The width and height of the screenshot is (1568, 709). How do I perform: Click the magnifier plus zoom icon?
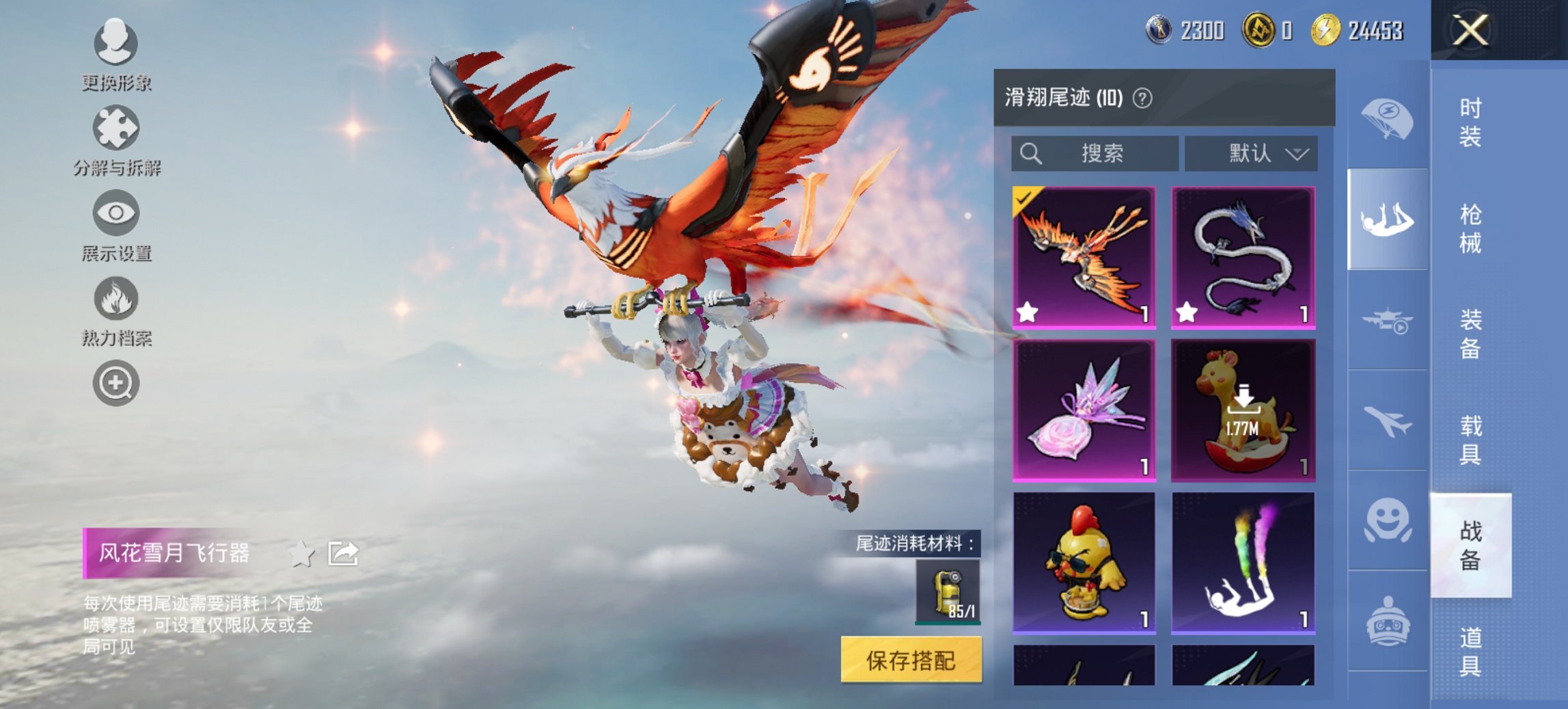click(115, 383)
